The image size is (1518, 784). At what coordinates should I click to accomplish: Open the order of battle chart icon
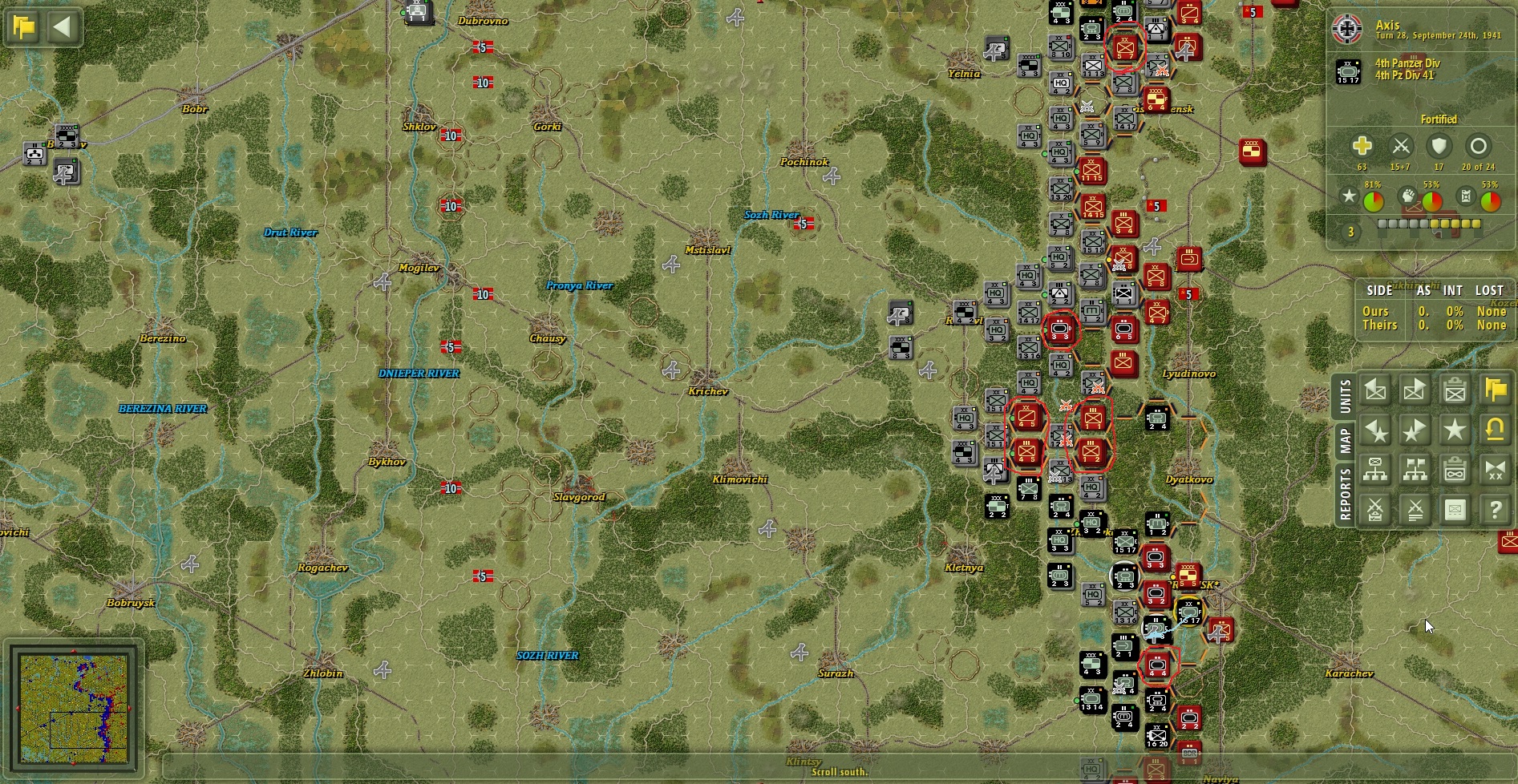pos(1375,471)
